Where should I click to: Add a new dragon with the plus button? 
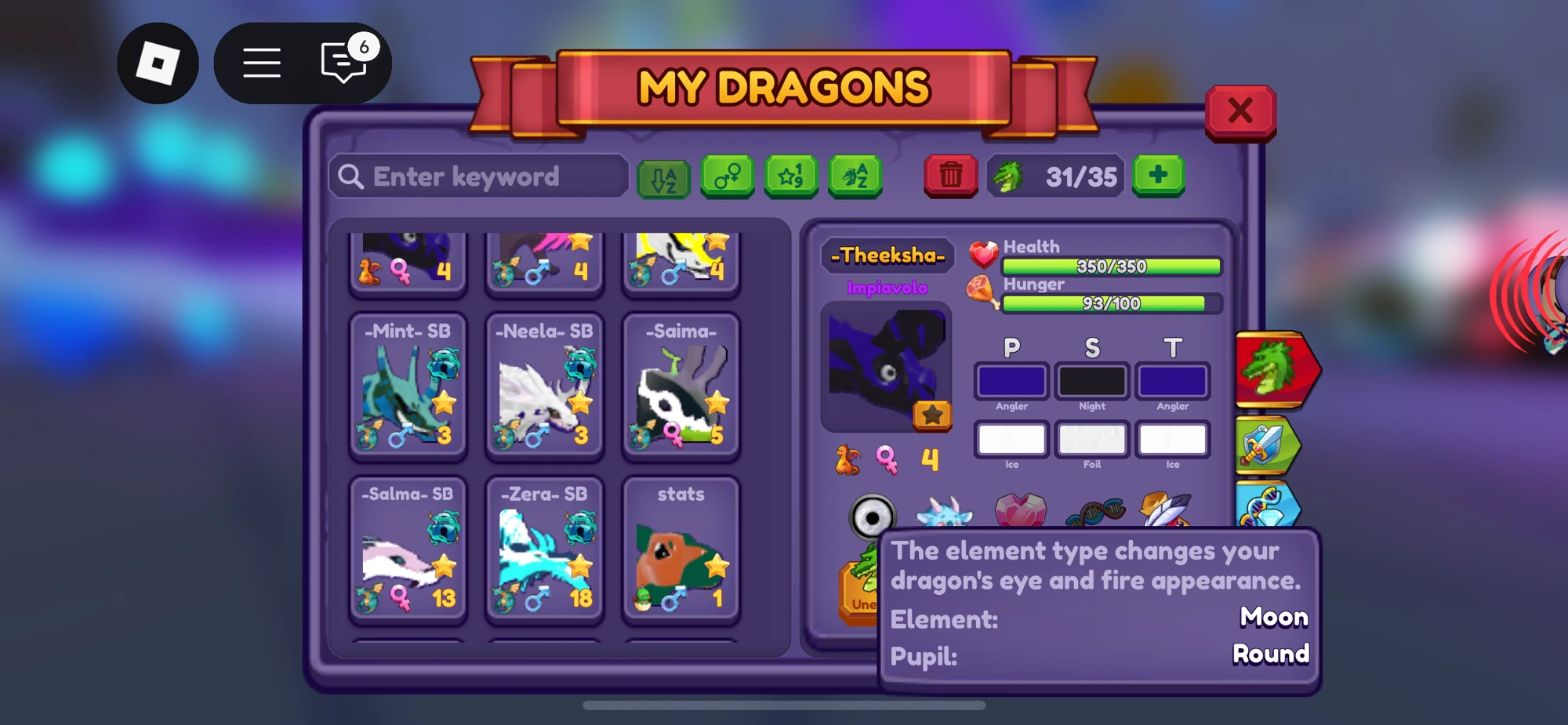tap(1158, 176)
